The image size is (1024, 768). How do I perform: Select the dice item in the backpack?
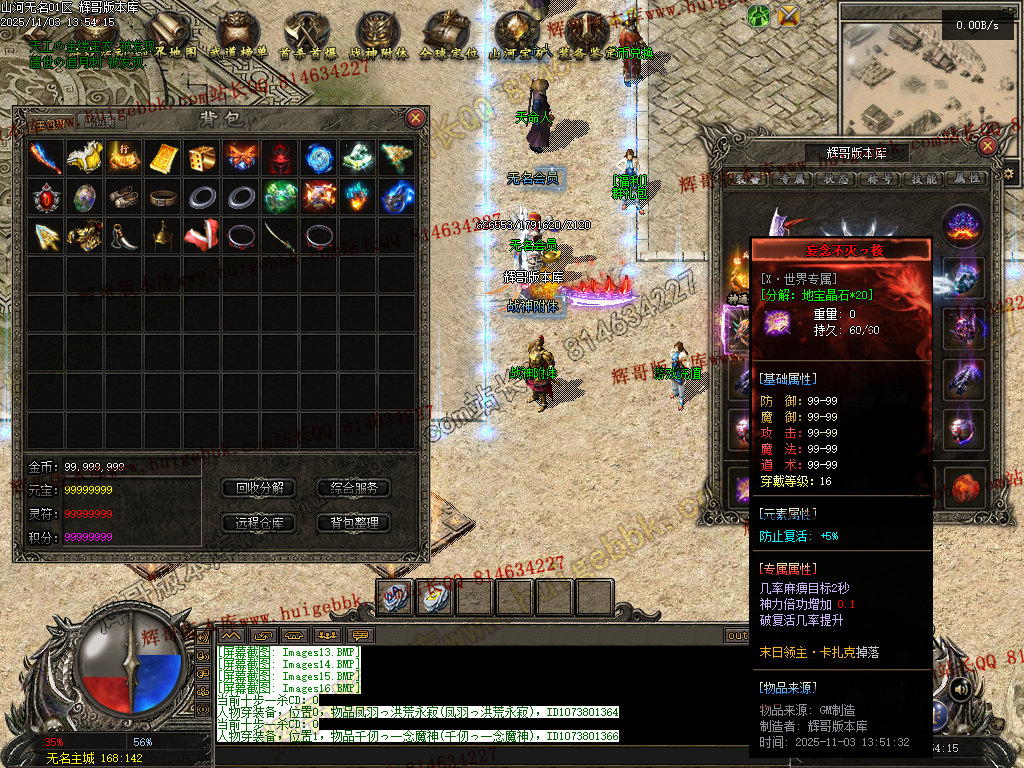click(x=201, y=157)
